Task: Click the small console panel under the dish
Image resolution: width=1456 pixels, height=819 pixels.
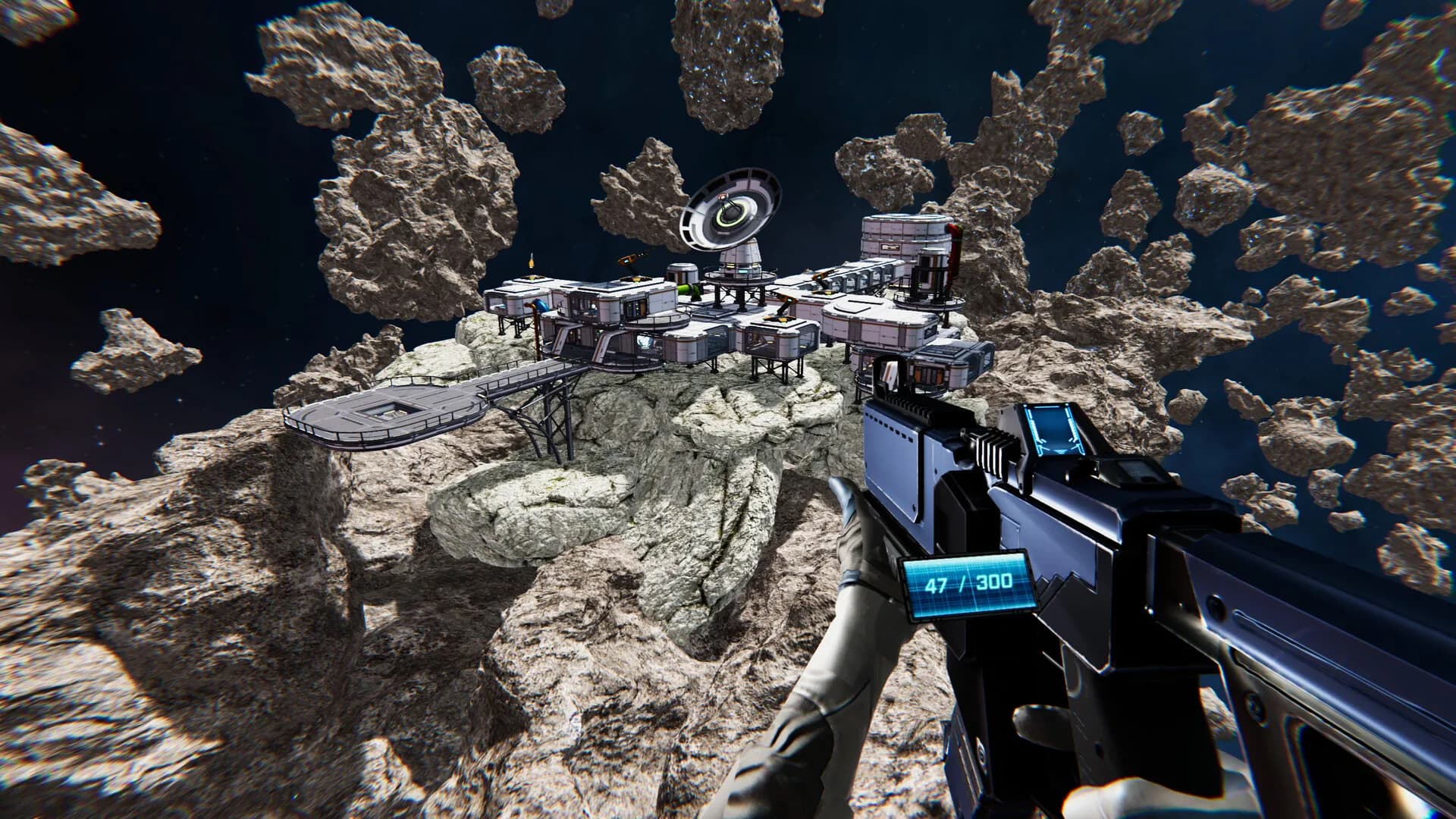Action: pos(742,269)
